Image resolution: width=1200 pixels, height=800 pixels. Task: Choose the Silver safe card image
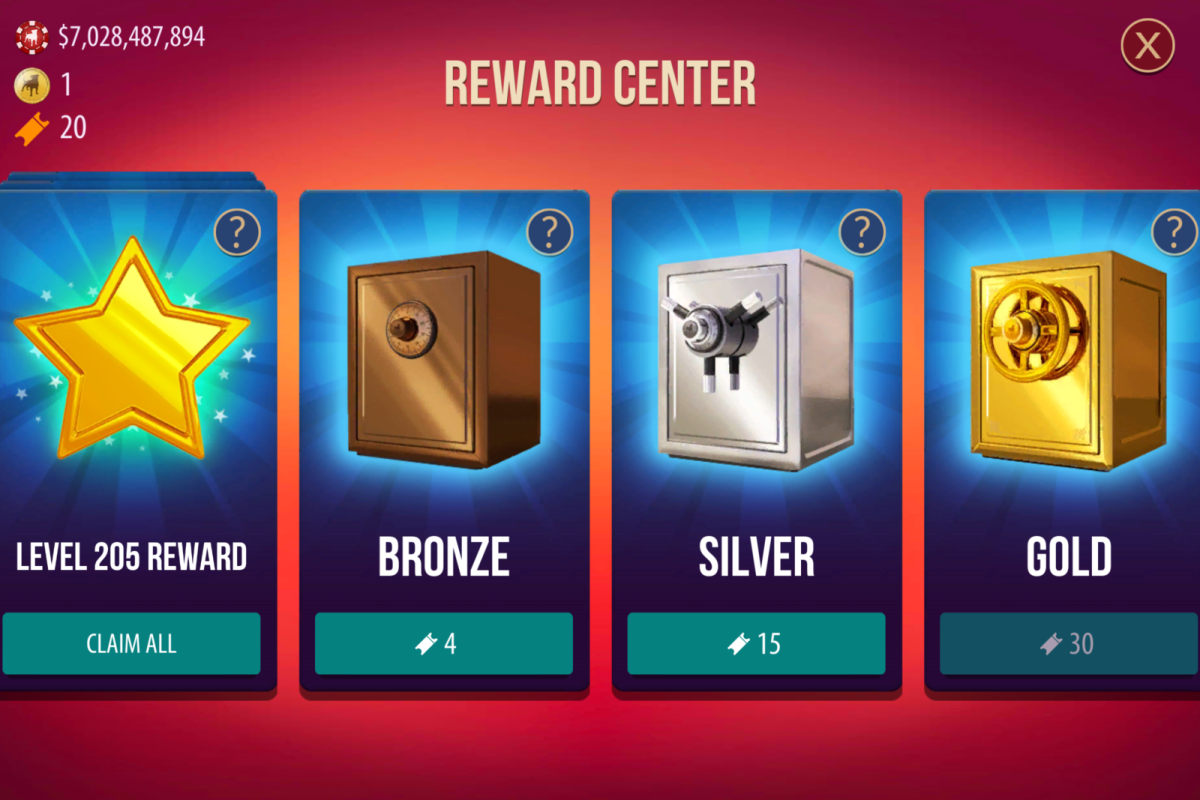tap(756, 360)
